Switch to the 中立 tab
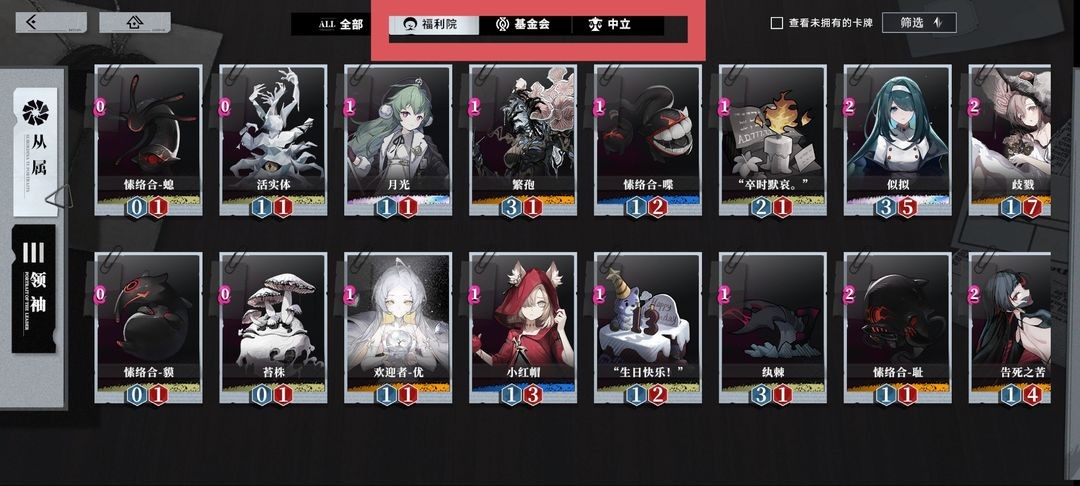This screenshot has height=486, width=1080. click(x=611, y=24)
